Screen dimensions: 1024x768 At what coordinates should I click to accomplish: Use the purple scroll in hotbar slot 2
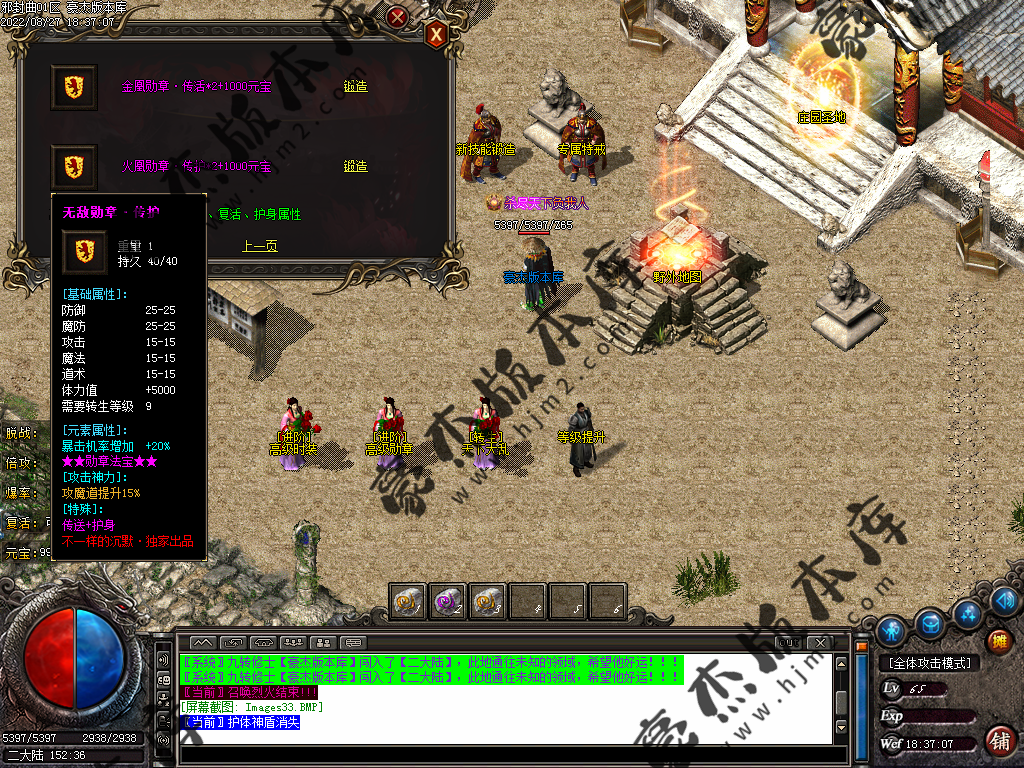[x=447, y=602]
